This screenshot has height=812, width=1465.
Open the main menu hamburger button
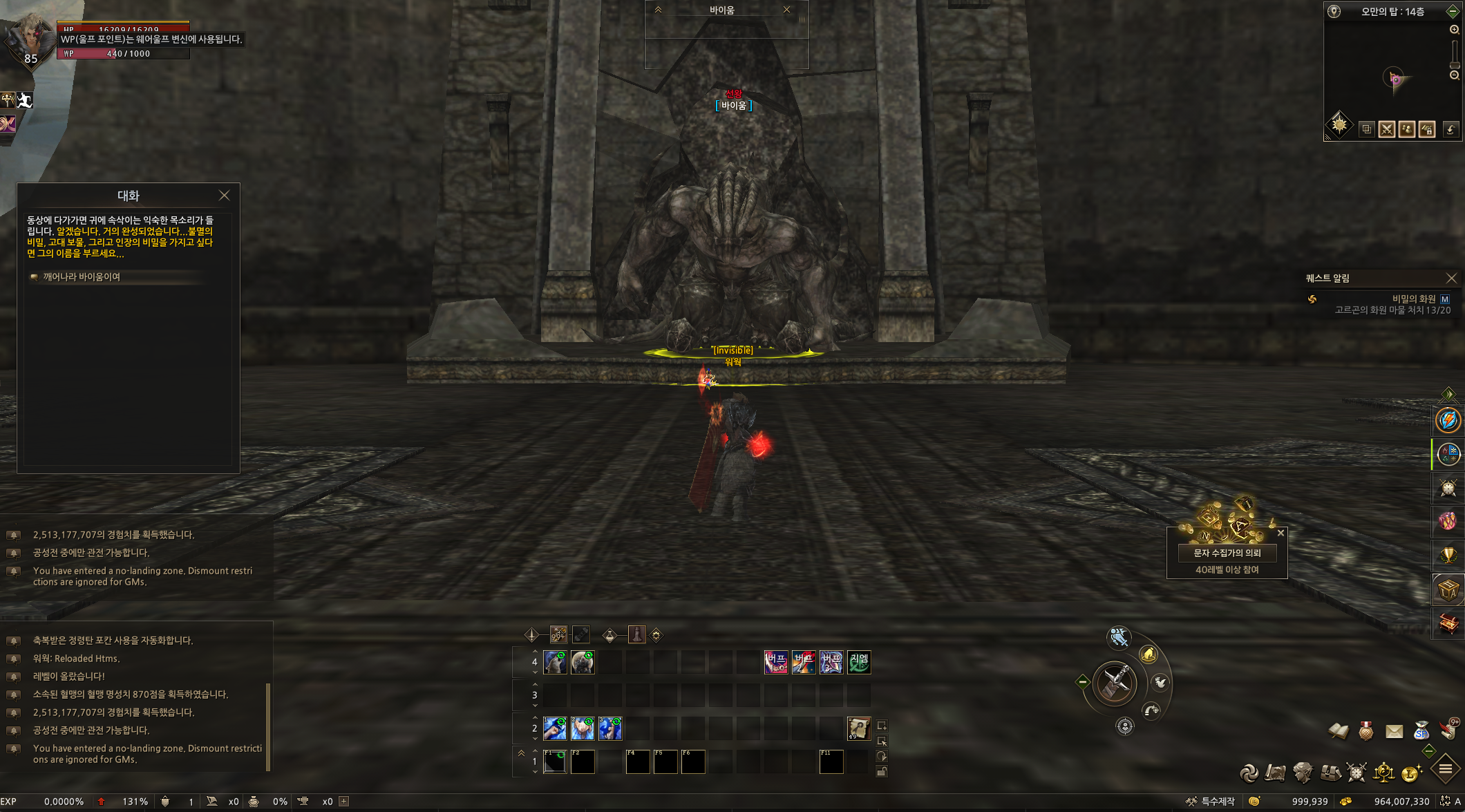point(1445,769)
